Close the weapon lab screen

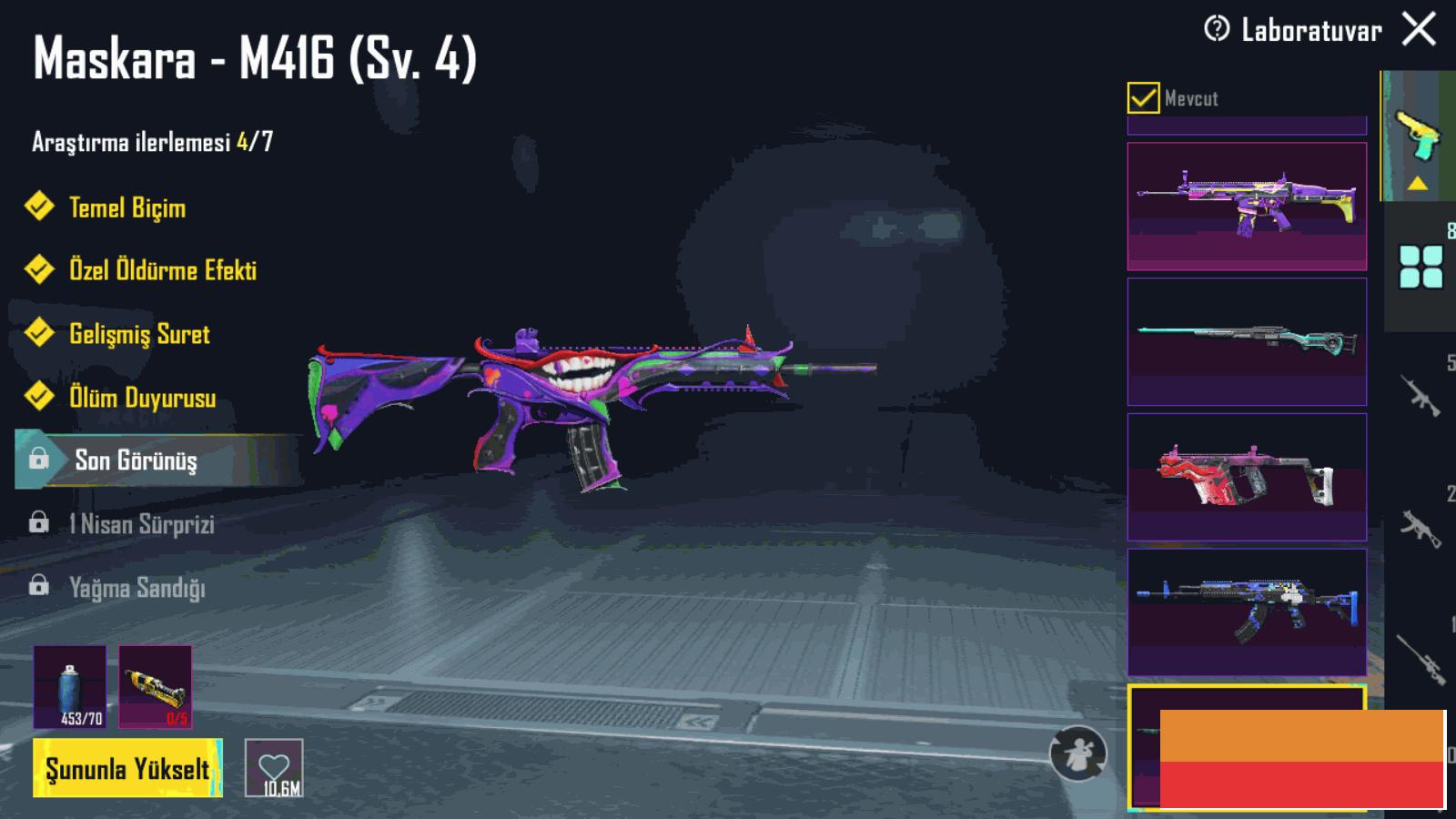coord(1419,30)
